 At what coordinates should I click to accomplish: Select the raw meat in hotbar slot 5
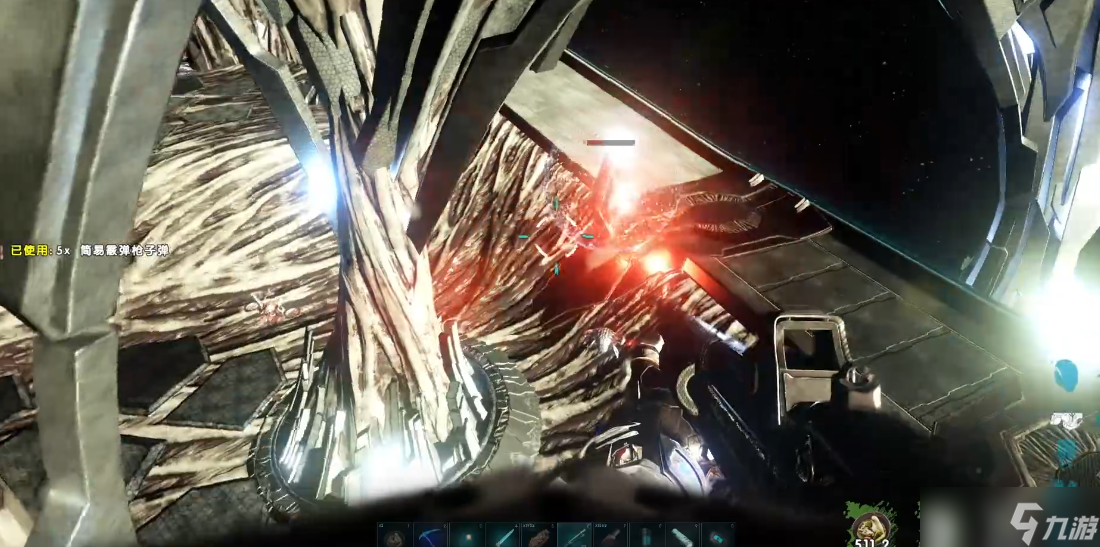538,535
